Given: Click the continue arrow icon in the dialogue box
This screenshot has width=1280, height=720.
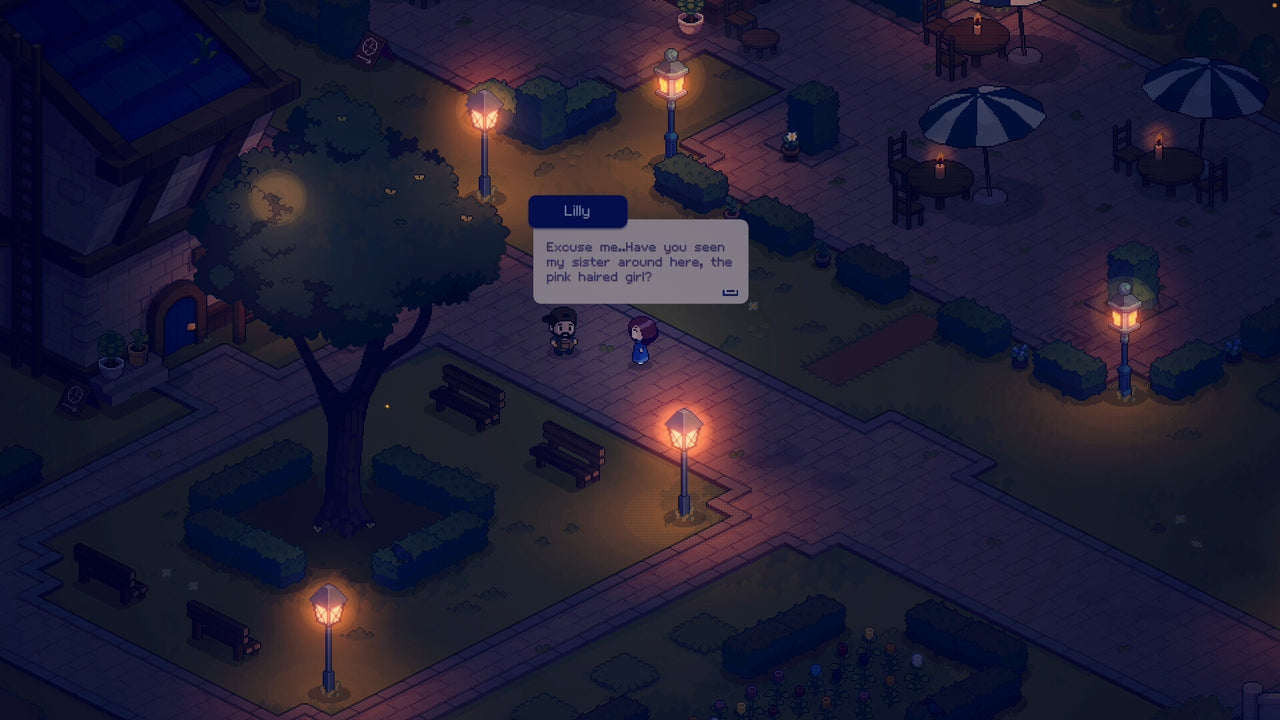Looking at the screenshot, I should (729, 290).
